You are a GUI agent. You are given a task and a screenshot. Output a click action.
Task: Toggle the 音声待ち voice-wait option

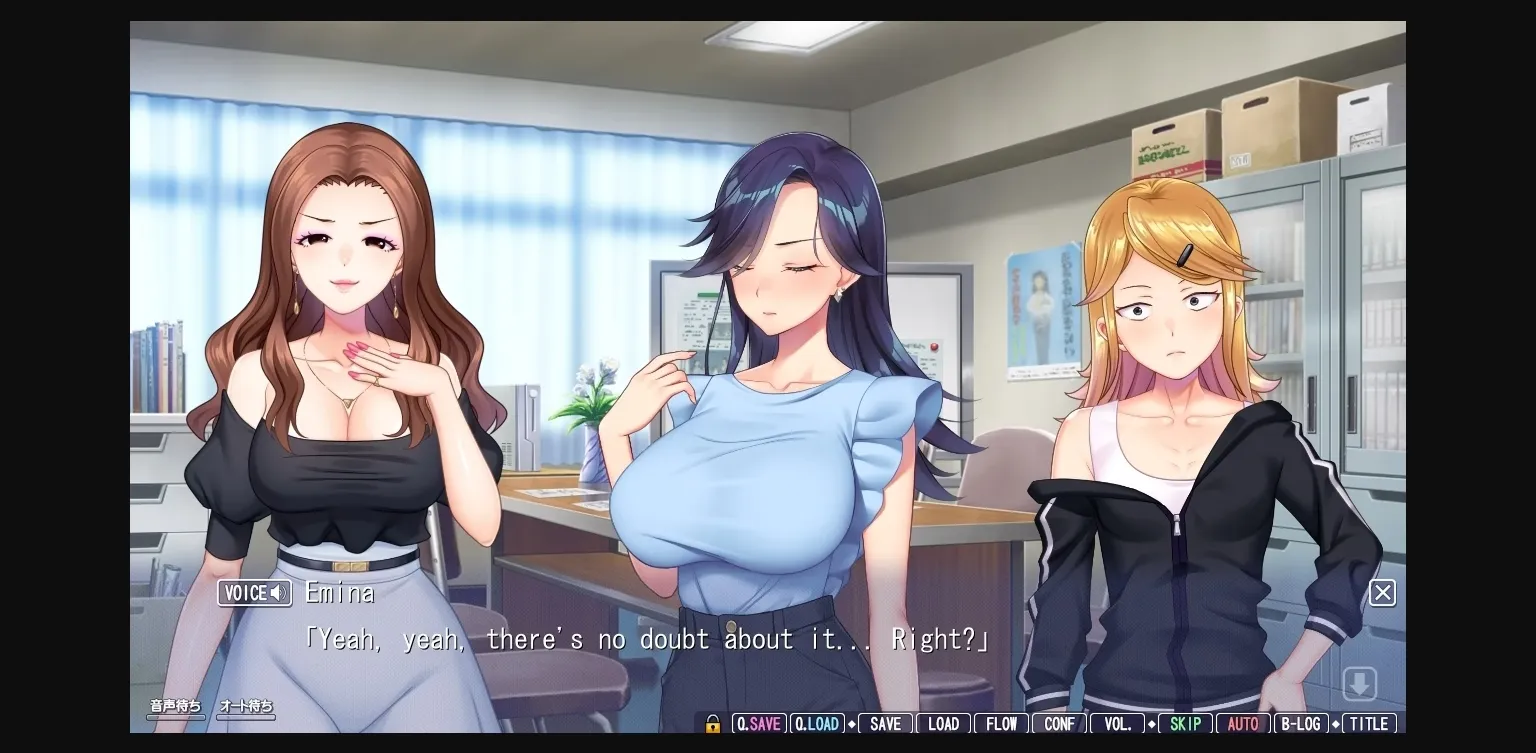(175, 705)
